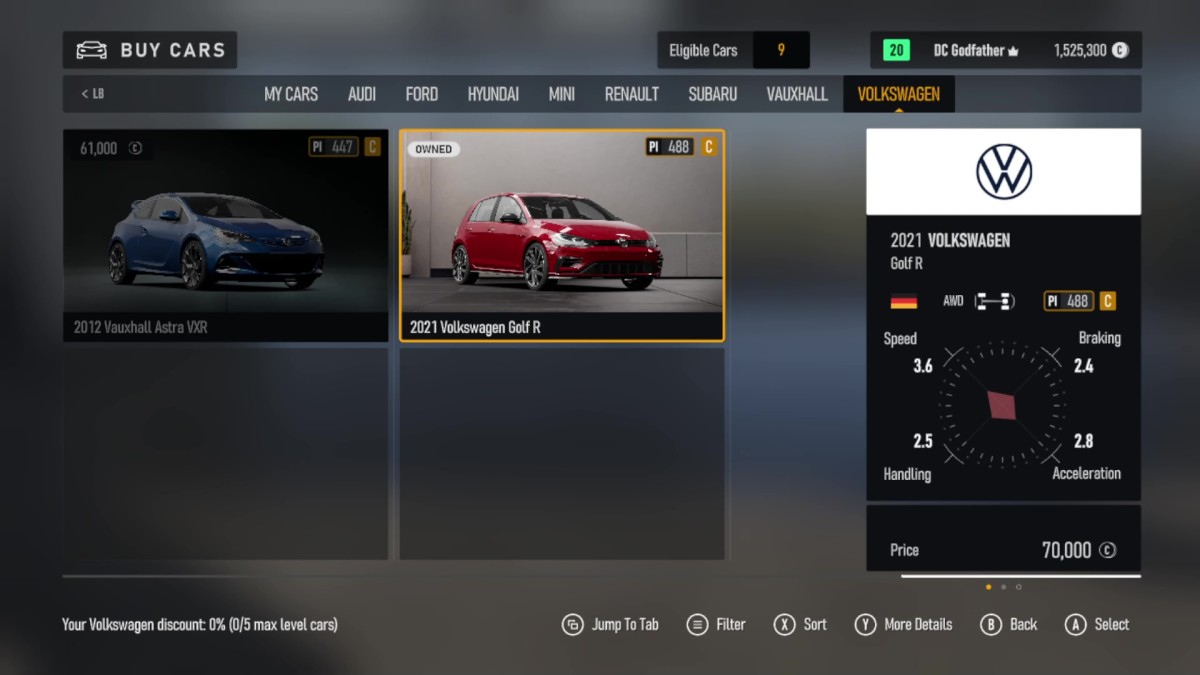Show More Details for the car

[904, 625]
